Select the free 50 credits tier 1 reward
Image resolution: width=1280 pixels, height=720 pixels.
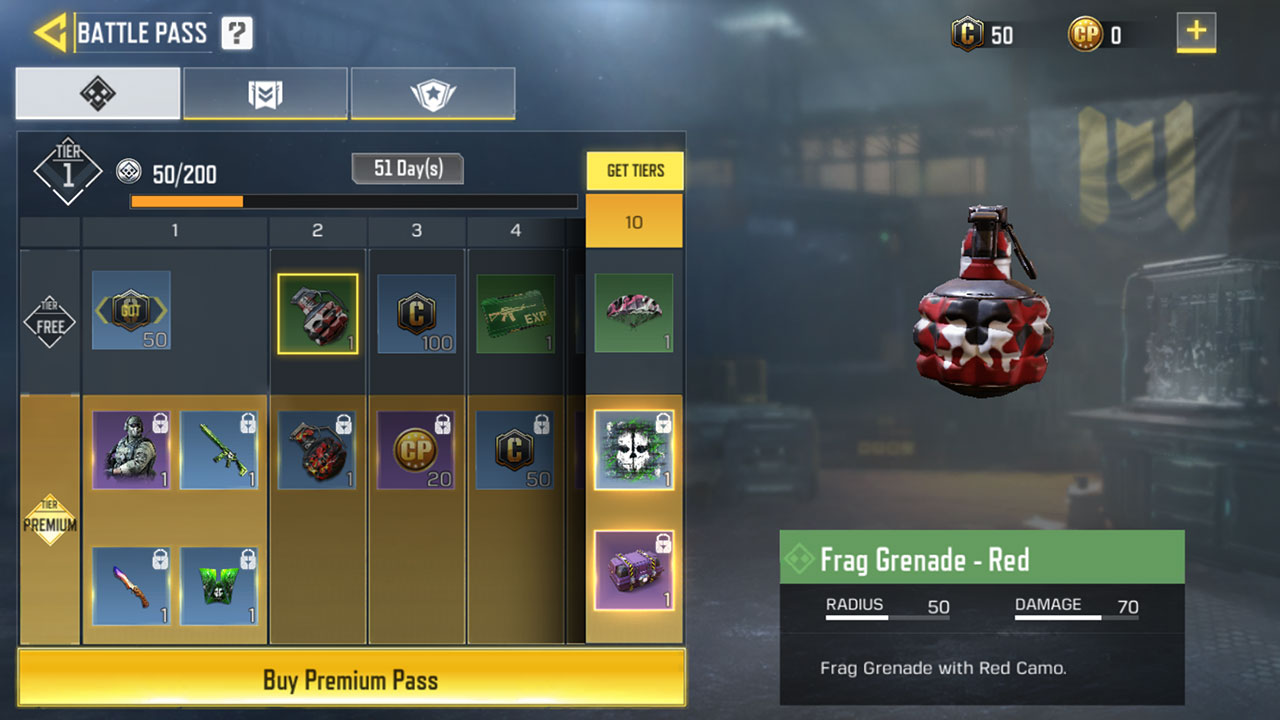[x=131, y=310]
